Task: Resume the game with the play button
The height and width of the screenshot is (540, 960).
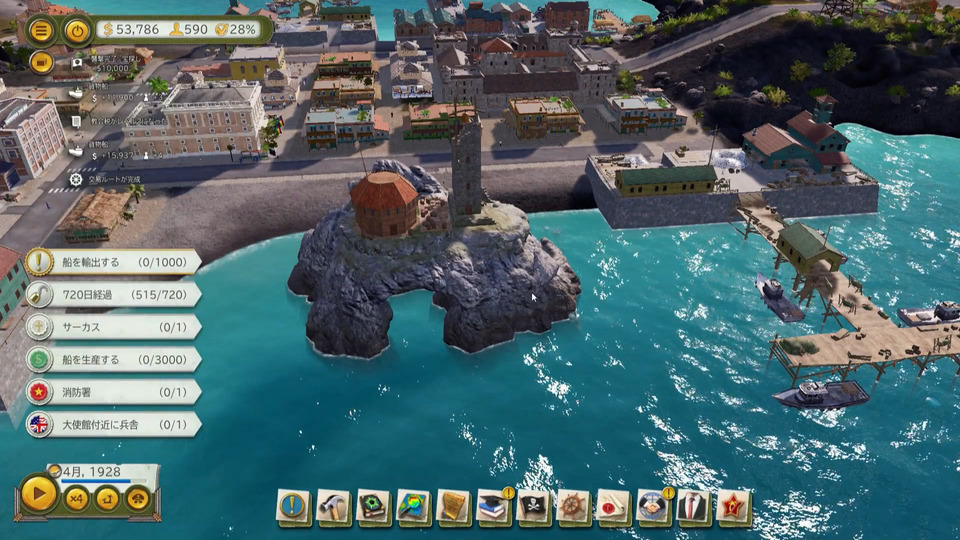Action: 39,494
